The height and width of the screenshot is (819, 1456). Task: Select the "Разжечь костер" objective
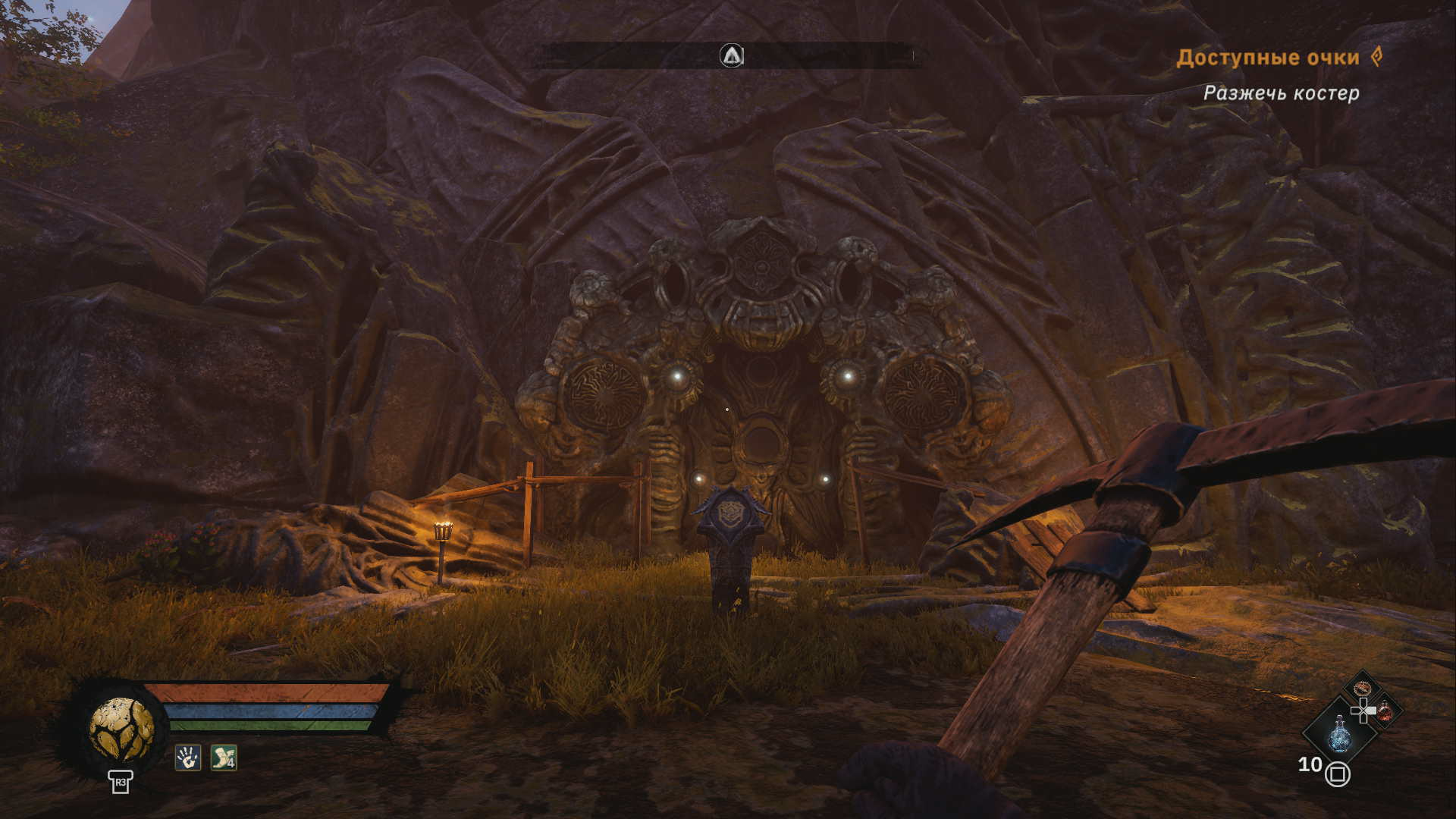tap(1281, 93)
